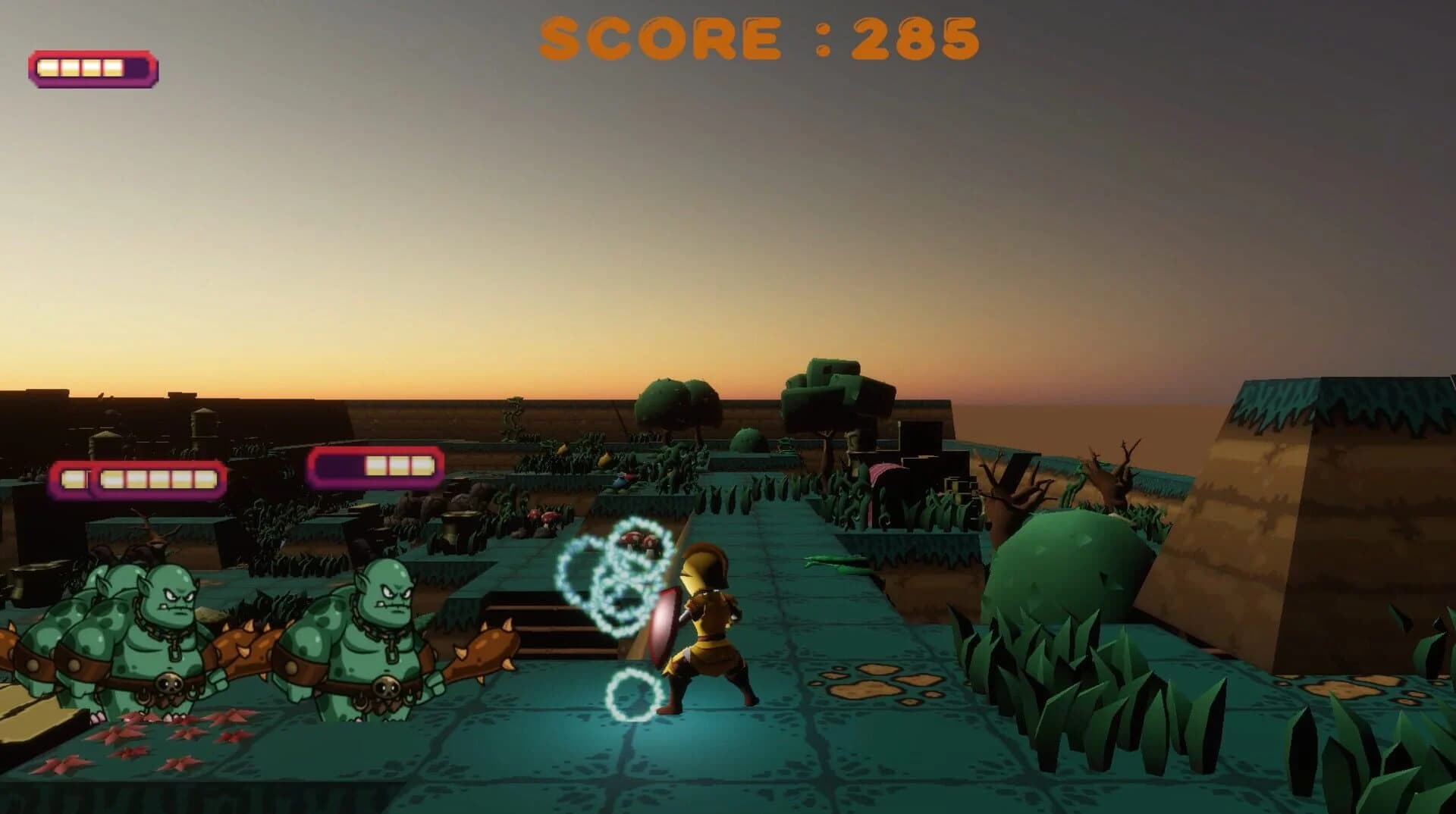Click the right-side enemy health bar
Screen dimensions: 1456x814
375,468
